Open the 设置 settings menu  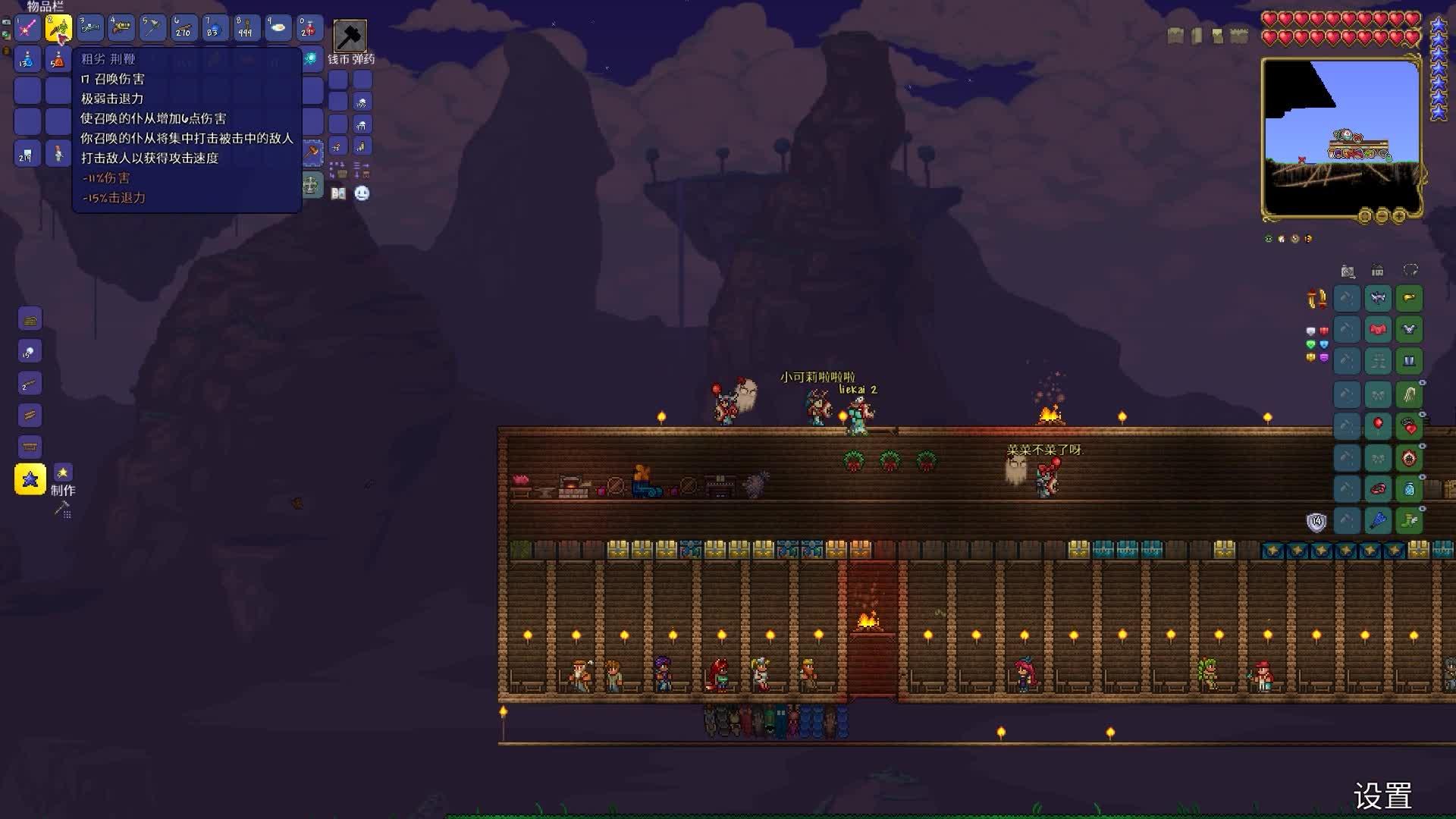[x=1382, y=796]
